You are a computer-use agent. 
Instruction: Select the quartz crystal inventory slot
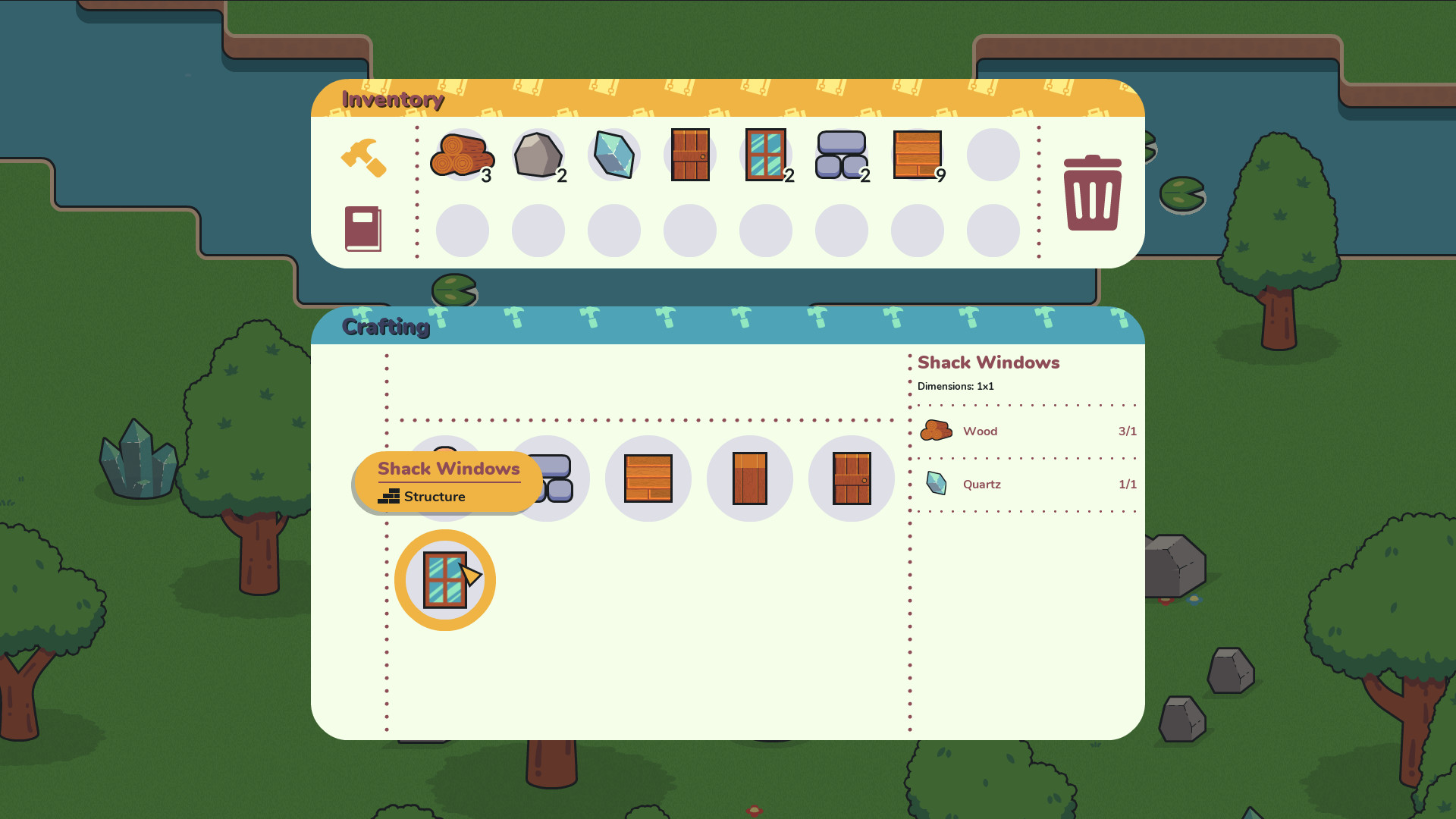coord(614,155)
